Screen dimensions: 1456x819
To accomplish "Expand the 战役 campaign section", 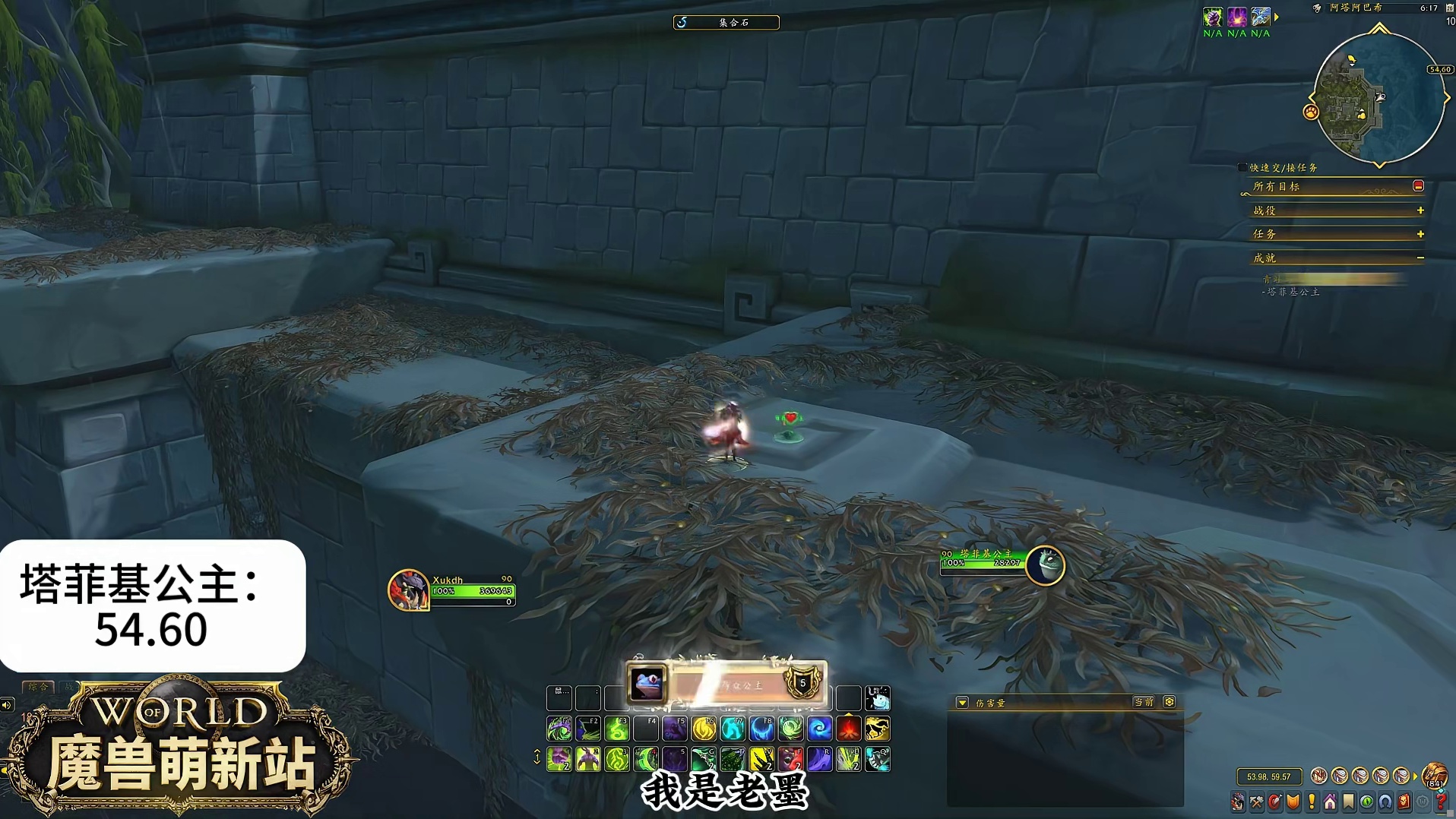I will pyautogui.click(x=1420, y=210).
